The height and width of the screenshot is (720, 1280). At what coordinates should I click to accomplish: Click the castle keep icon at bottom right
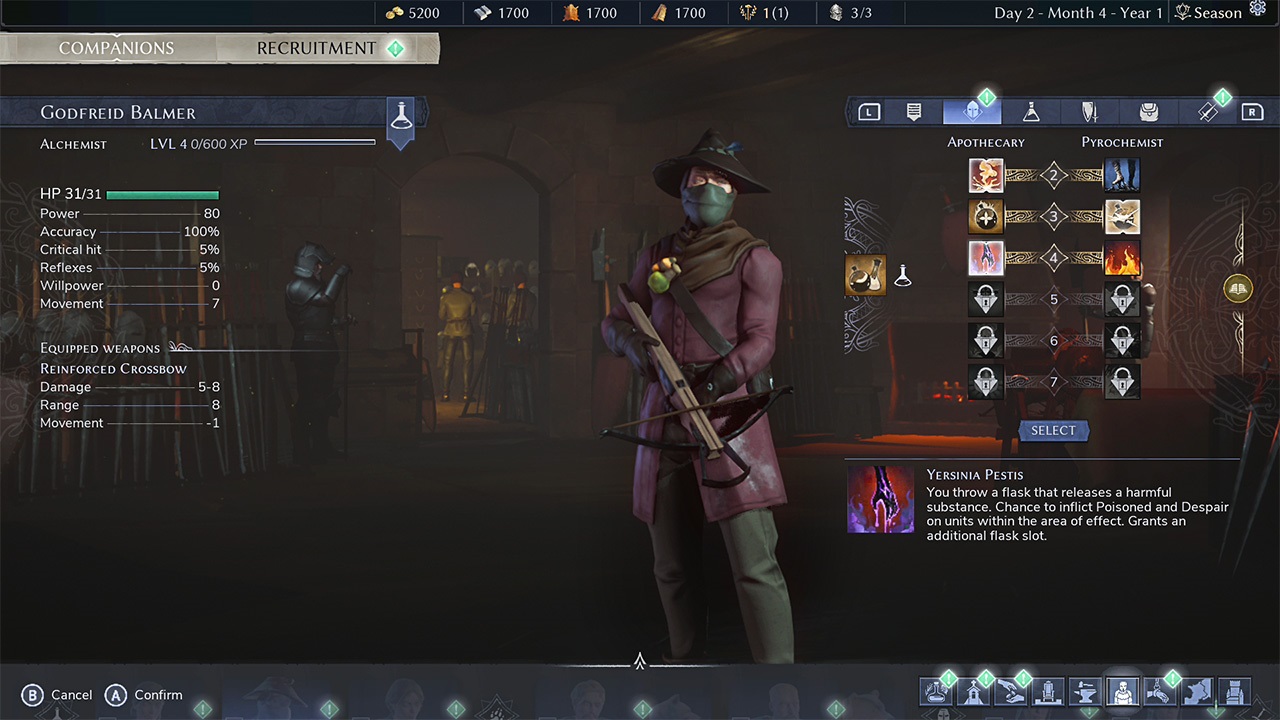(1236, 692)
